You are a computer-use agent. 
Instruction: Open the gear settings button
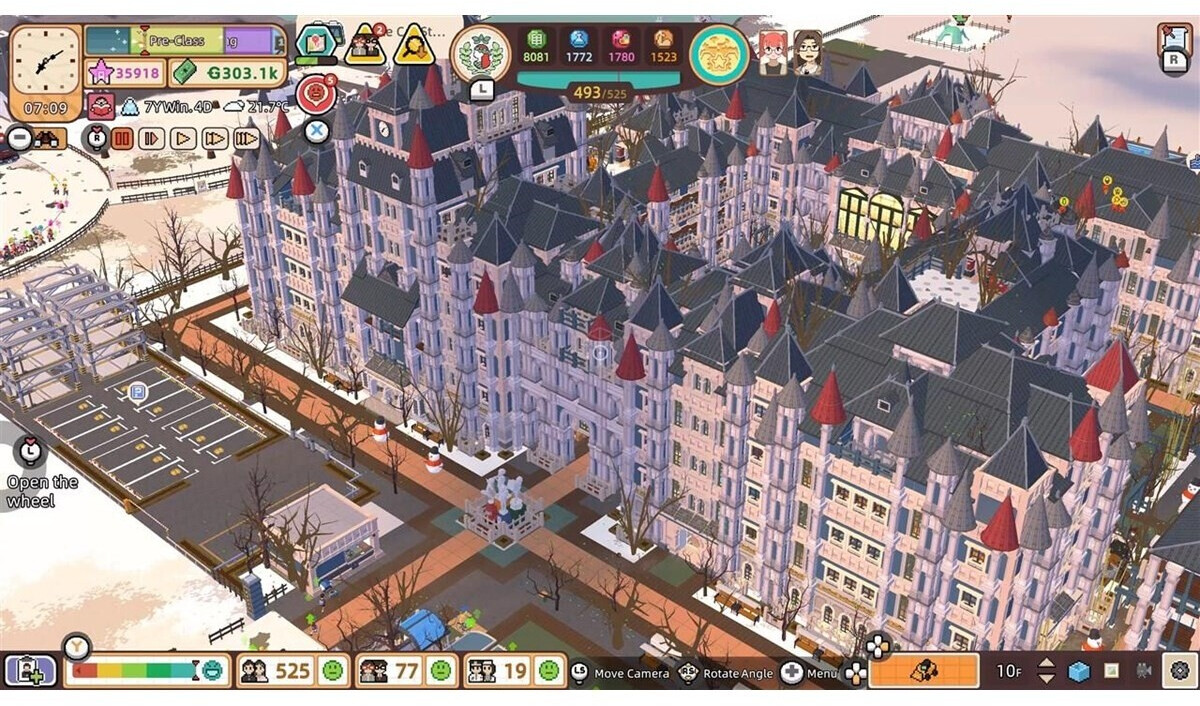pos(1178,670)
